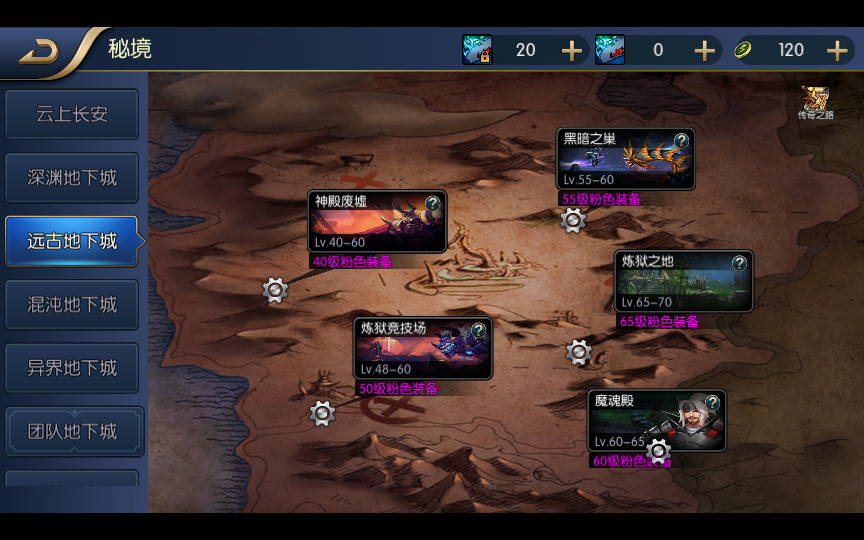Screen dimensions: 864x540
Task: Choose the 异界地下城 tab
Action: coord(72,368)
